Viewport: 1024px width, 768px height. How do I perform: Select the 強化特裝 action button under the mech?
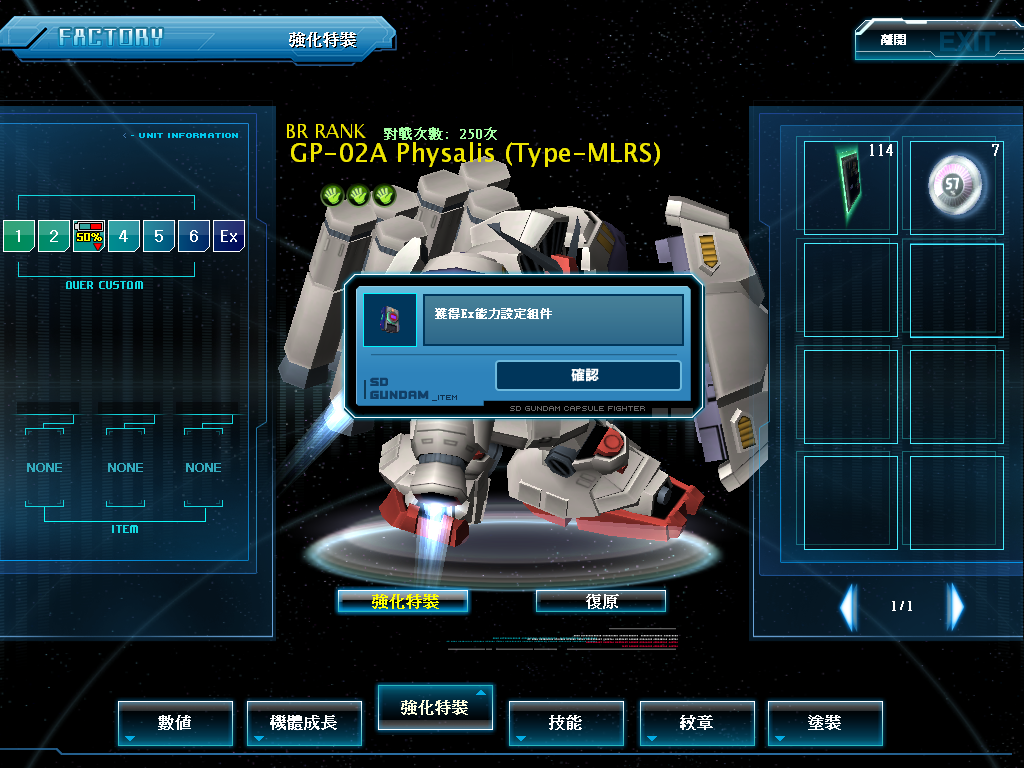pos(403,601)
